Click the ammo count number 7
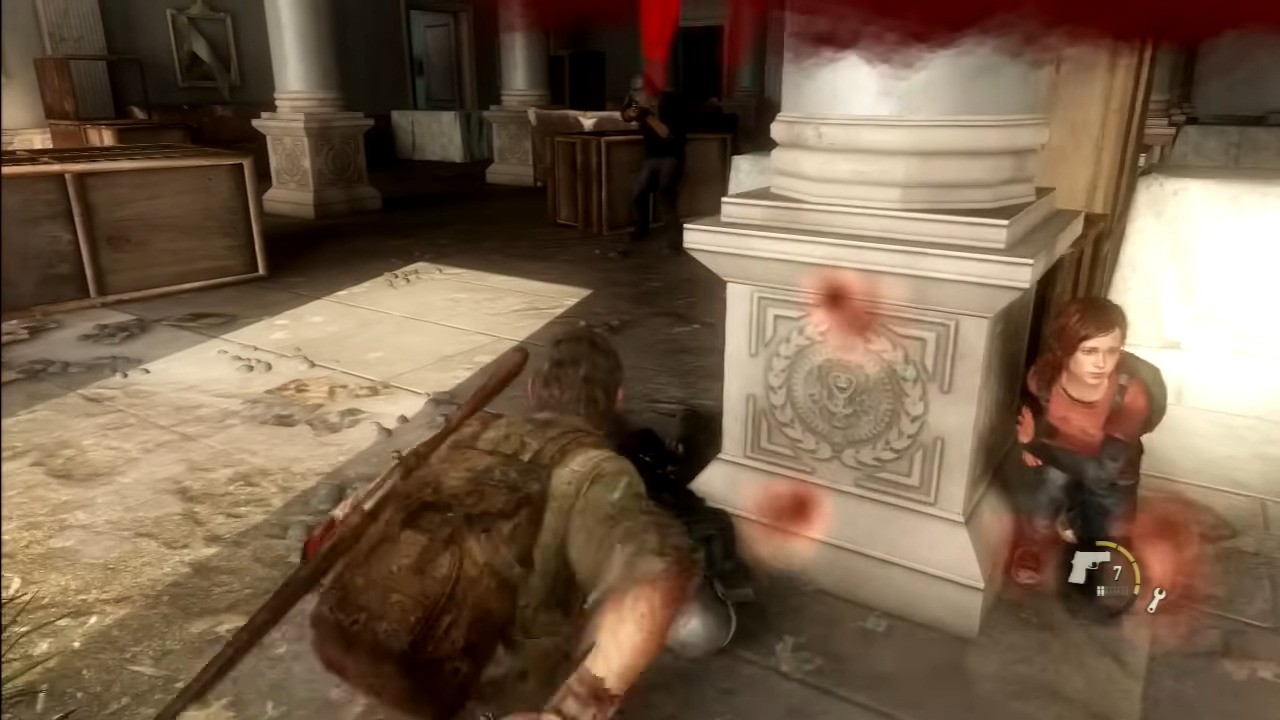Screen dimensions: 1280x720 (x=1120, y=572)
